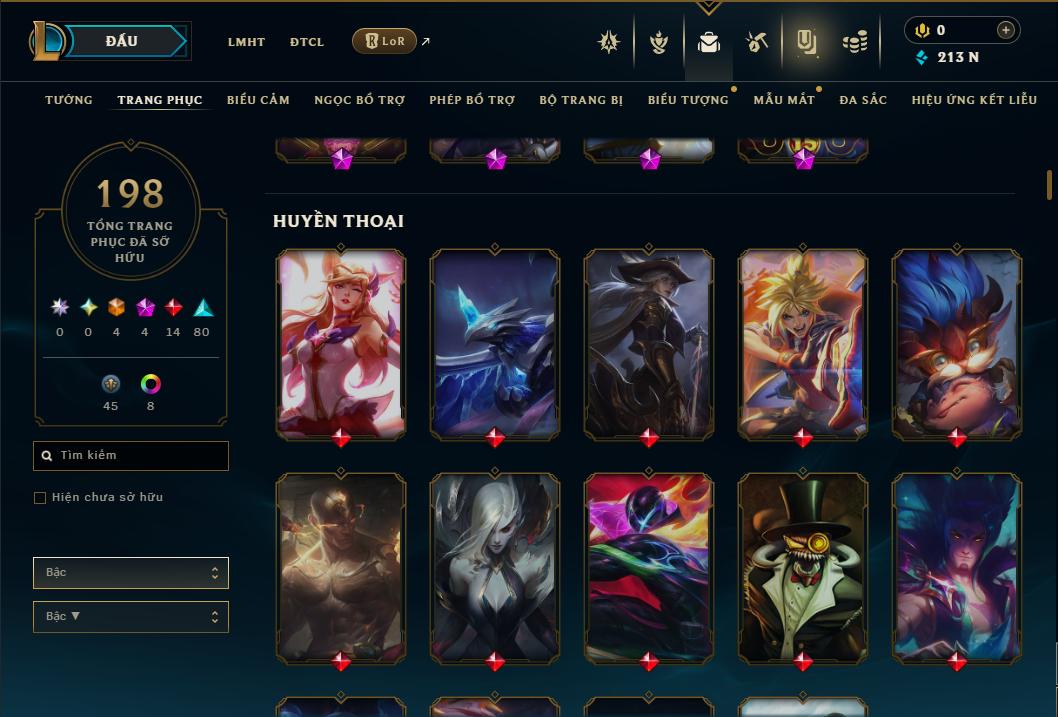The height and width of the screenshot is (717, 1058).
Task: Switch to the ĐTCL game mode
Action: pyautogui.click(x=307, y=42)
